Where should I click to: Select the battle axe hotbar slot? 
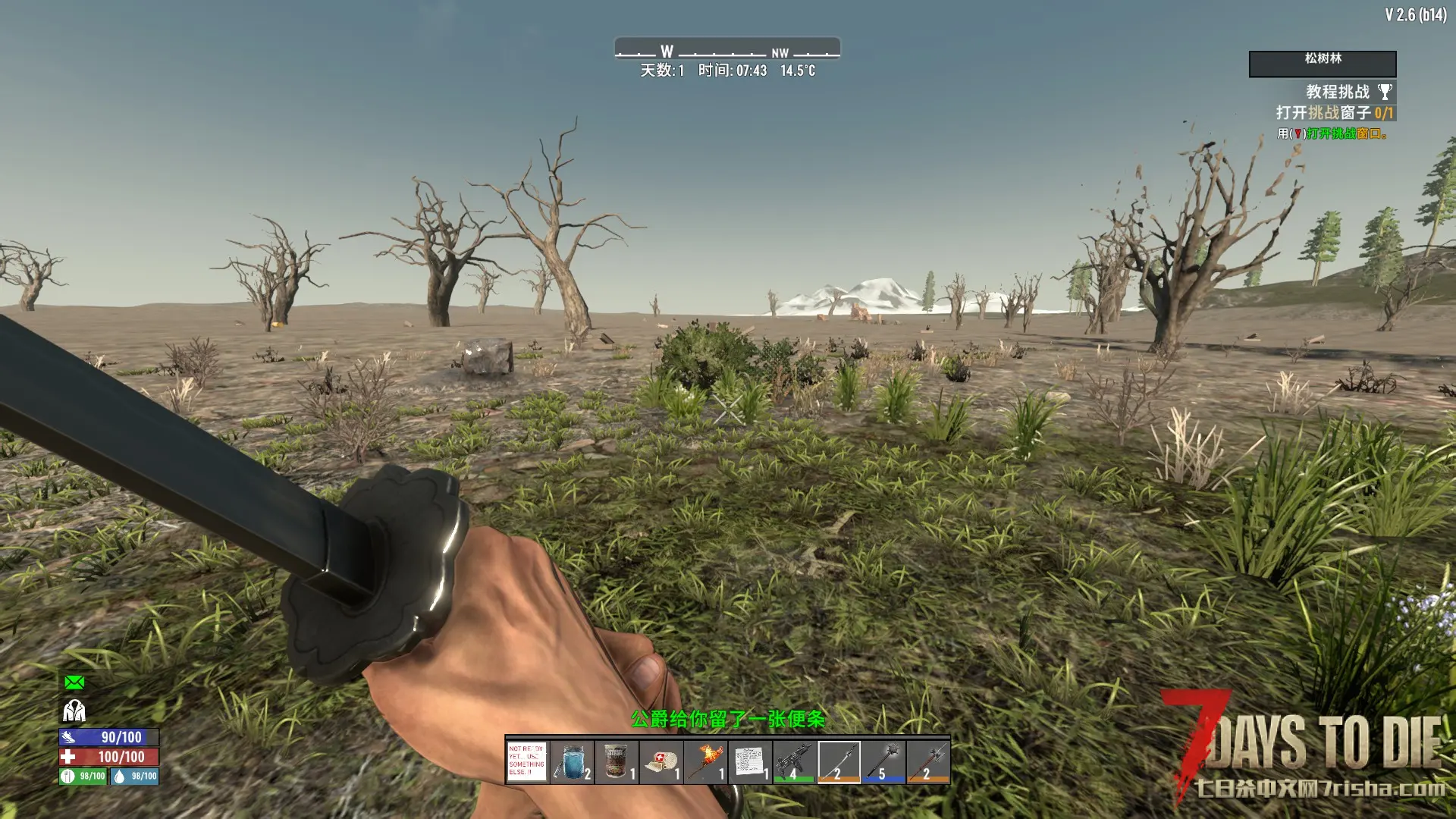click(x=928, y=761)
